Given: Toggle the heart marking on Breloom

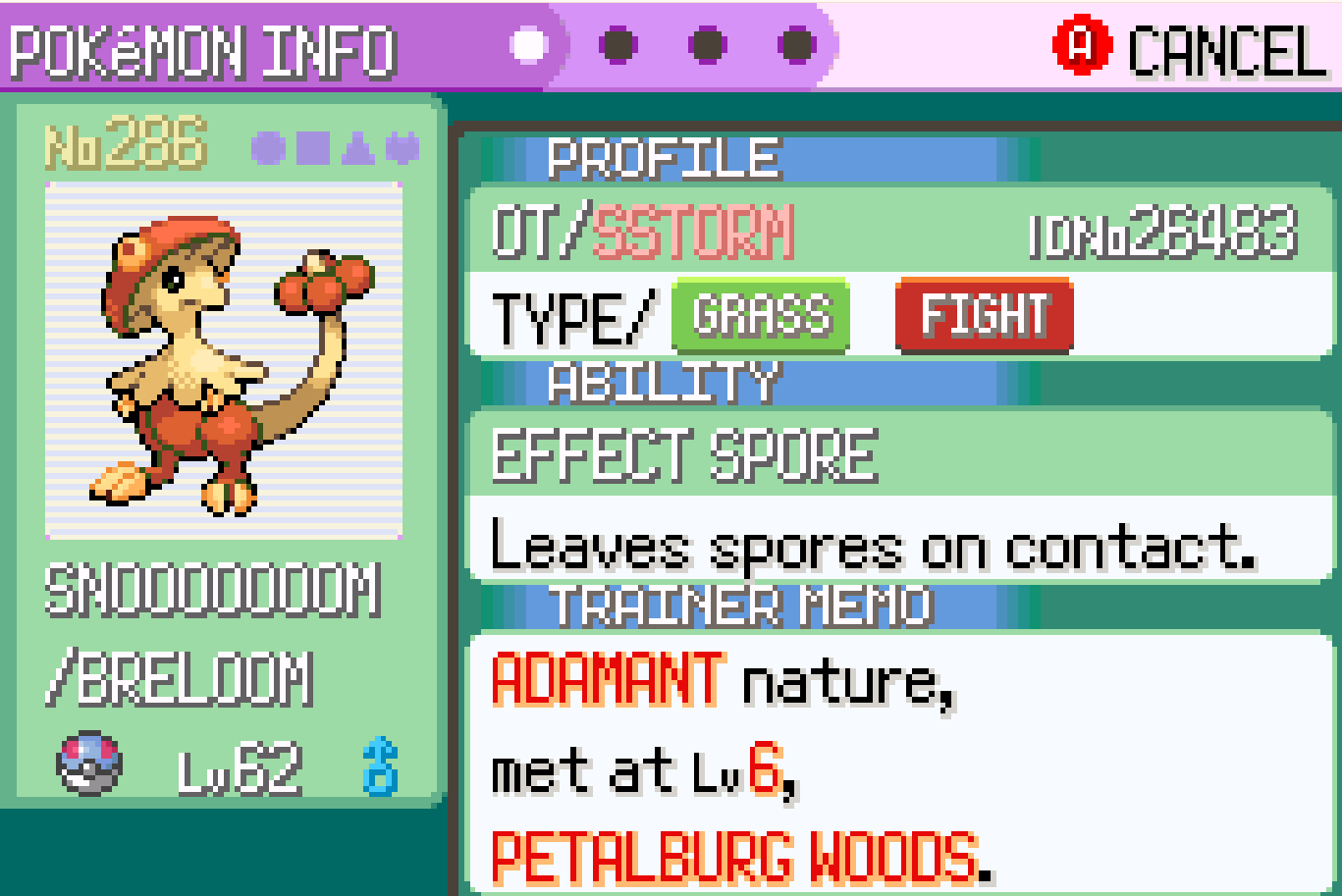Looking at the screenshot, I should click(x=402, y=148).
